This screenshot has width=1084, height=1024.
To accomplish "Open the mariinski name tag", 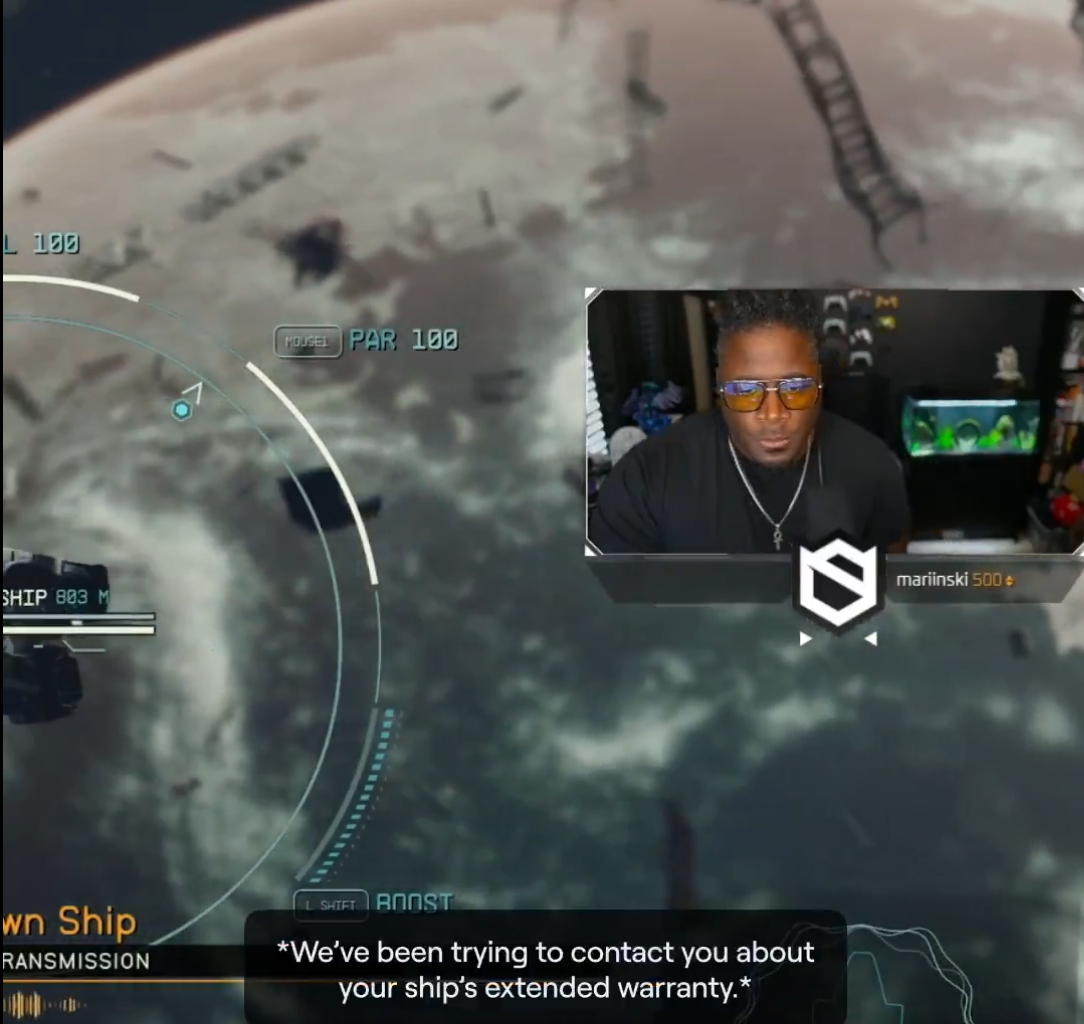I will [954, 580].
